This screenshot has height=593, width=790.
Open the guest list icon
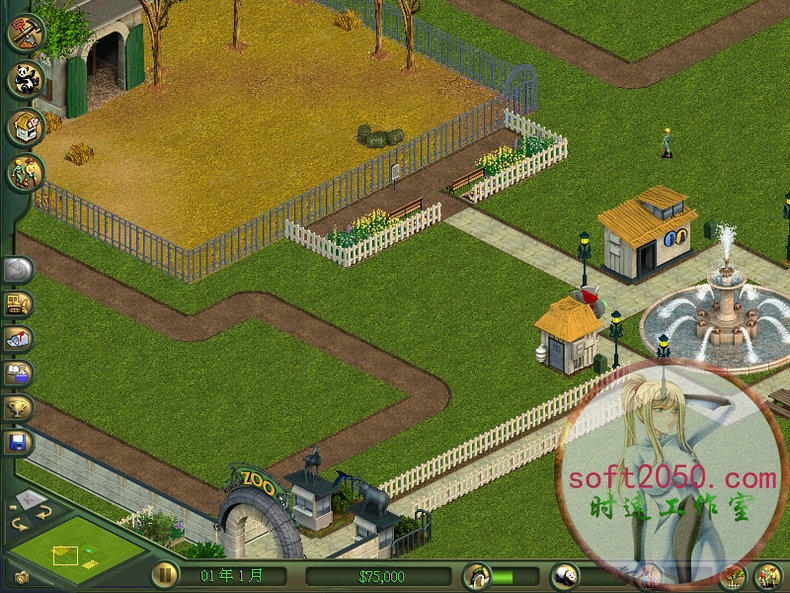[768, 576]
